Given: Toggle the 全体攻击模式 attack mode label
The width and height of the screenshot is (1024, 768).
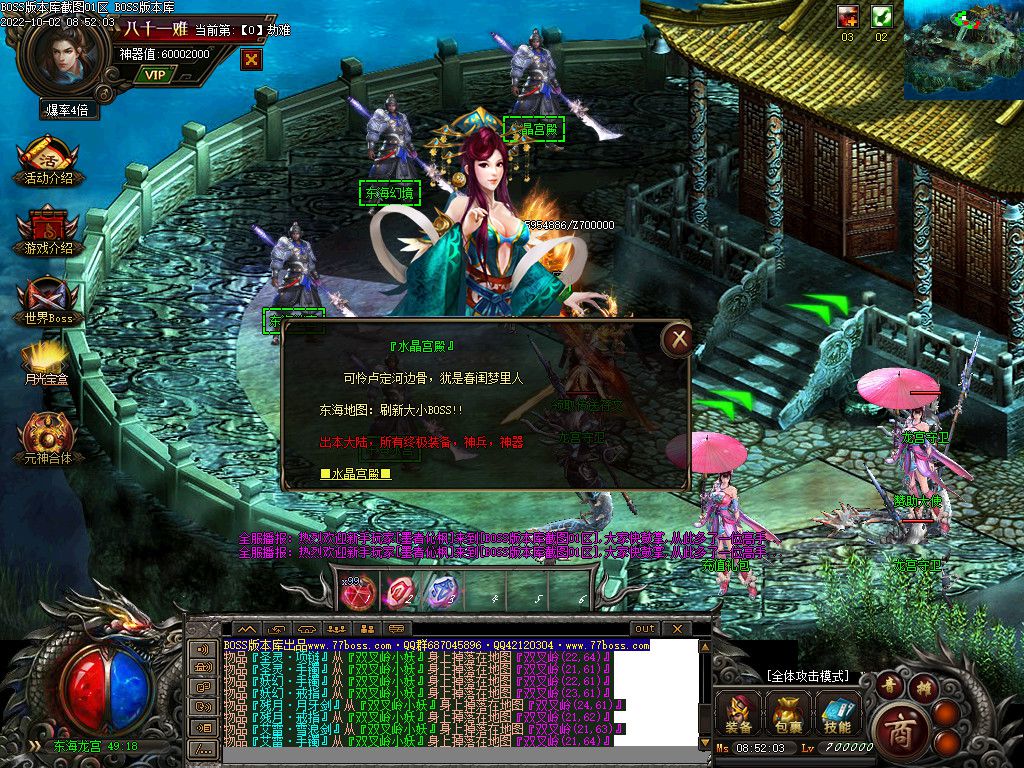Looking at the screenshot, I should 806,676.
